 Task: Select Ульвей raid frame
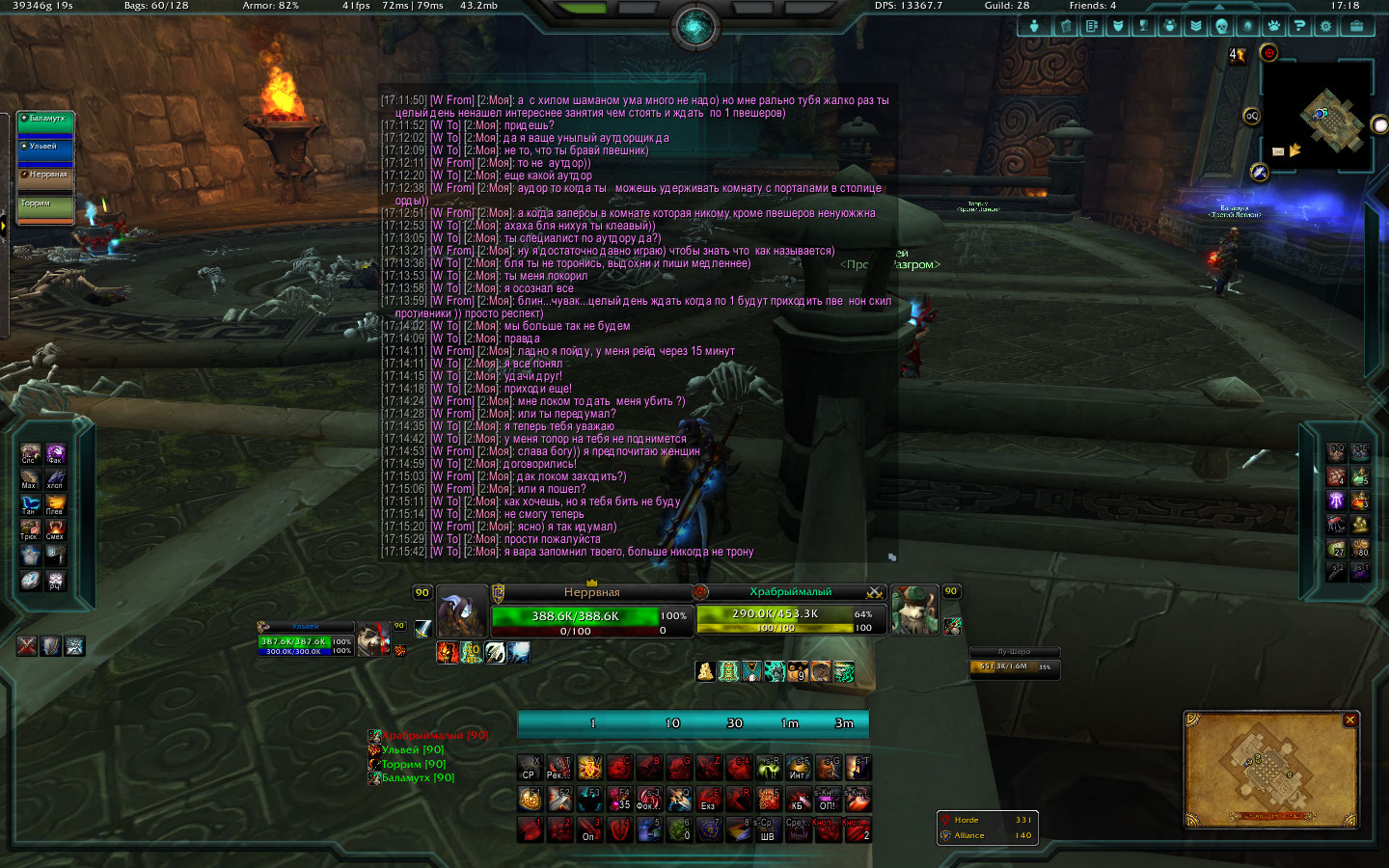coord(45,152)
